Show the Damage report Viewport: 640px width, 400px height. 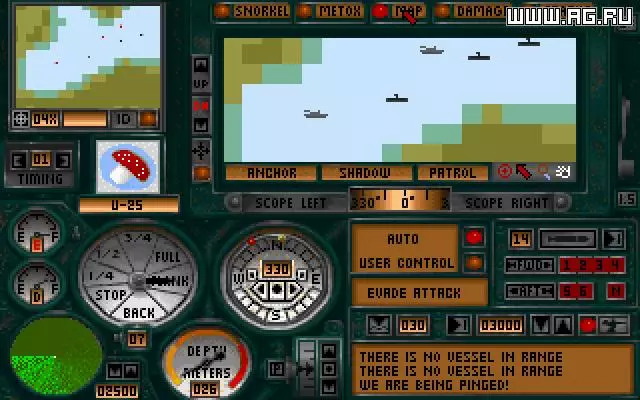(x=470, y=11)
